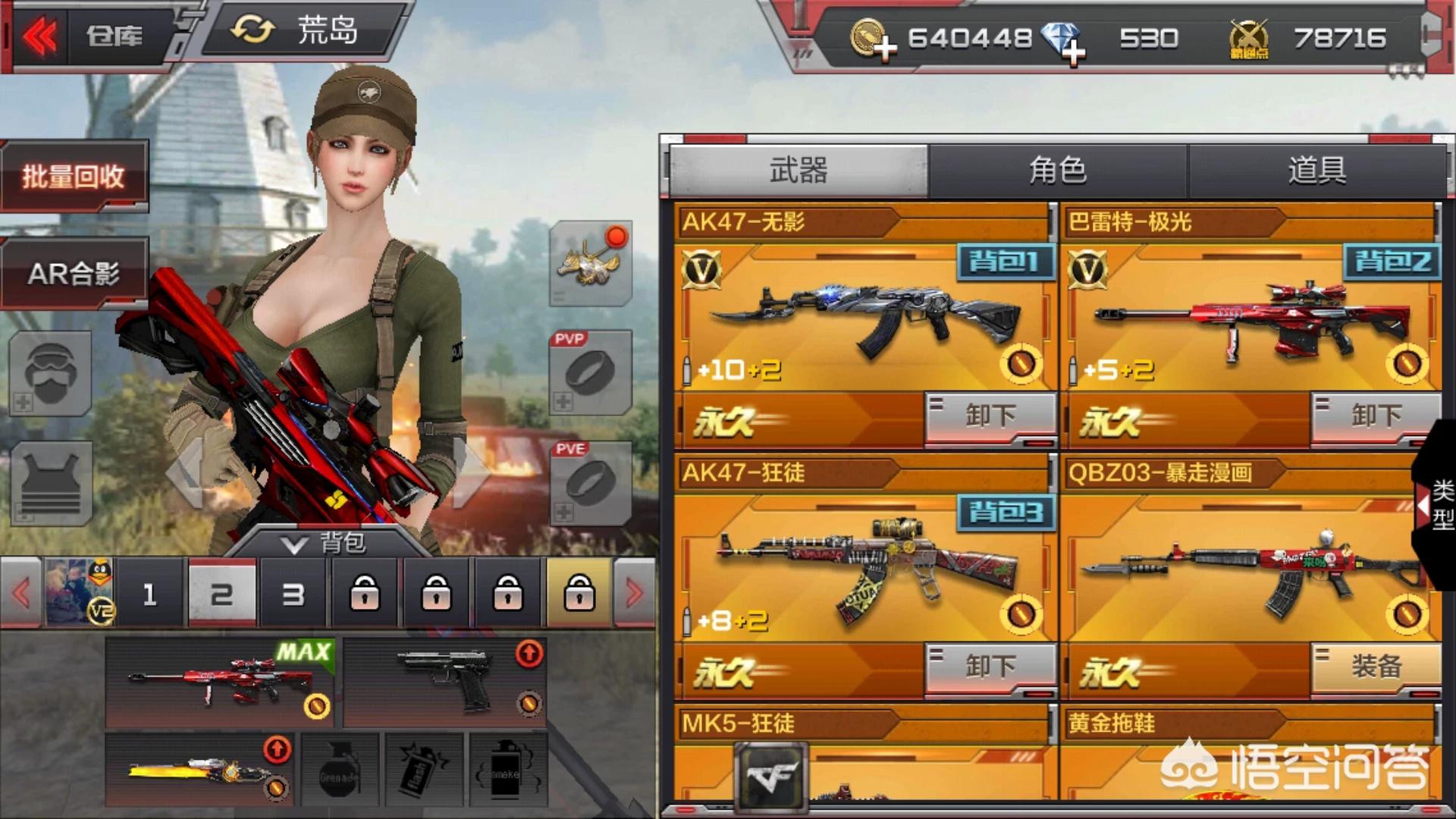Equip the QBZ03-暴走漫画 with 装备
1456x819 pixels.
[1376, 667]
